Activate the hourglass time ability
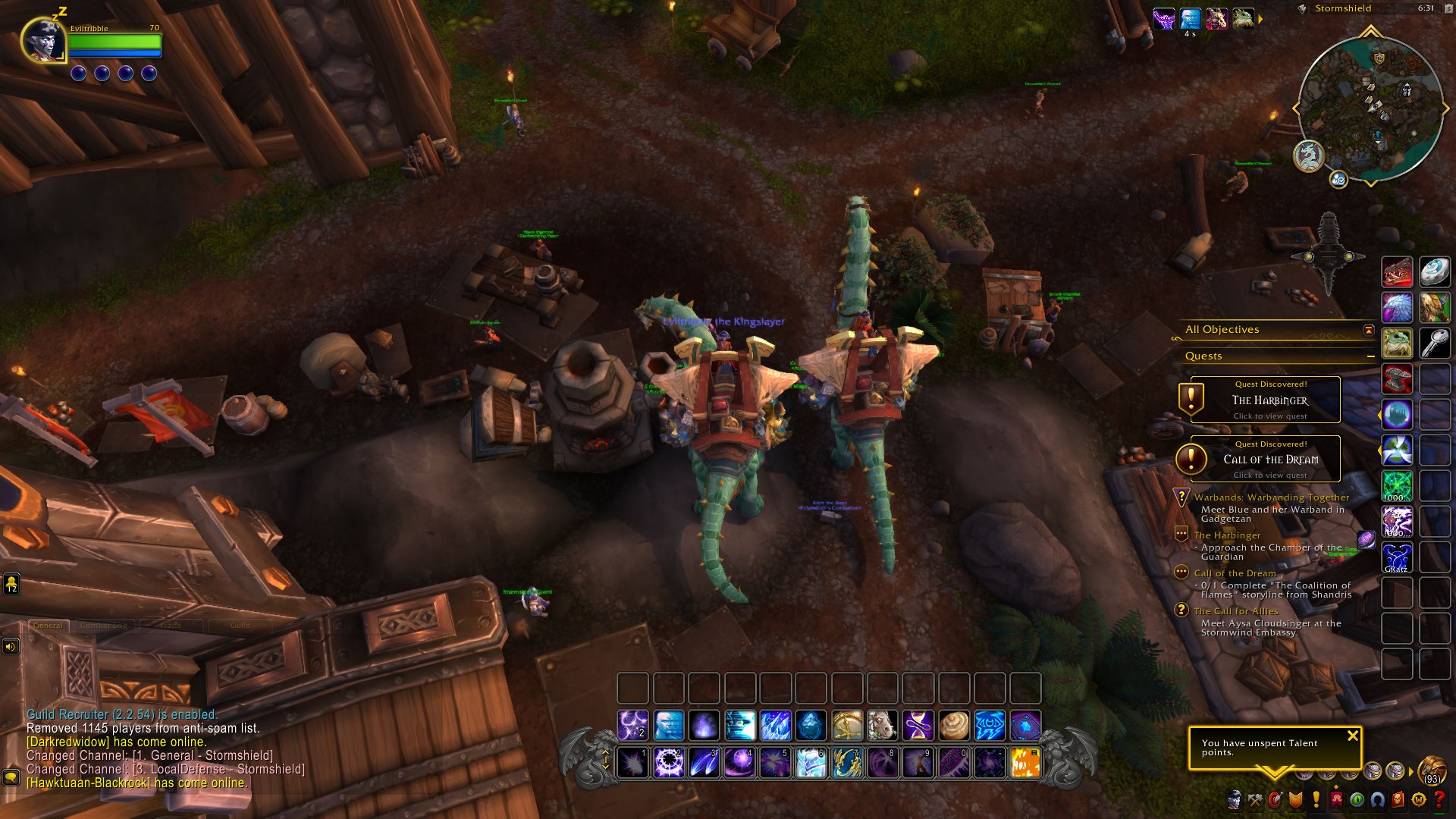 point(918,726)
